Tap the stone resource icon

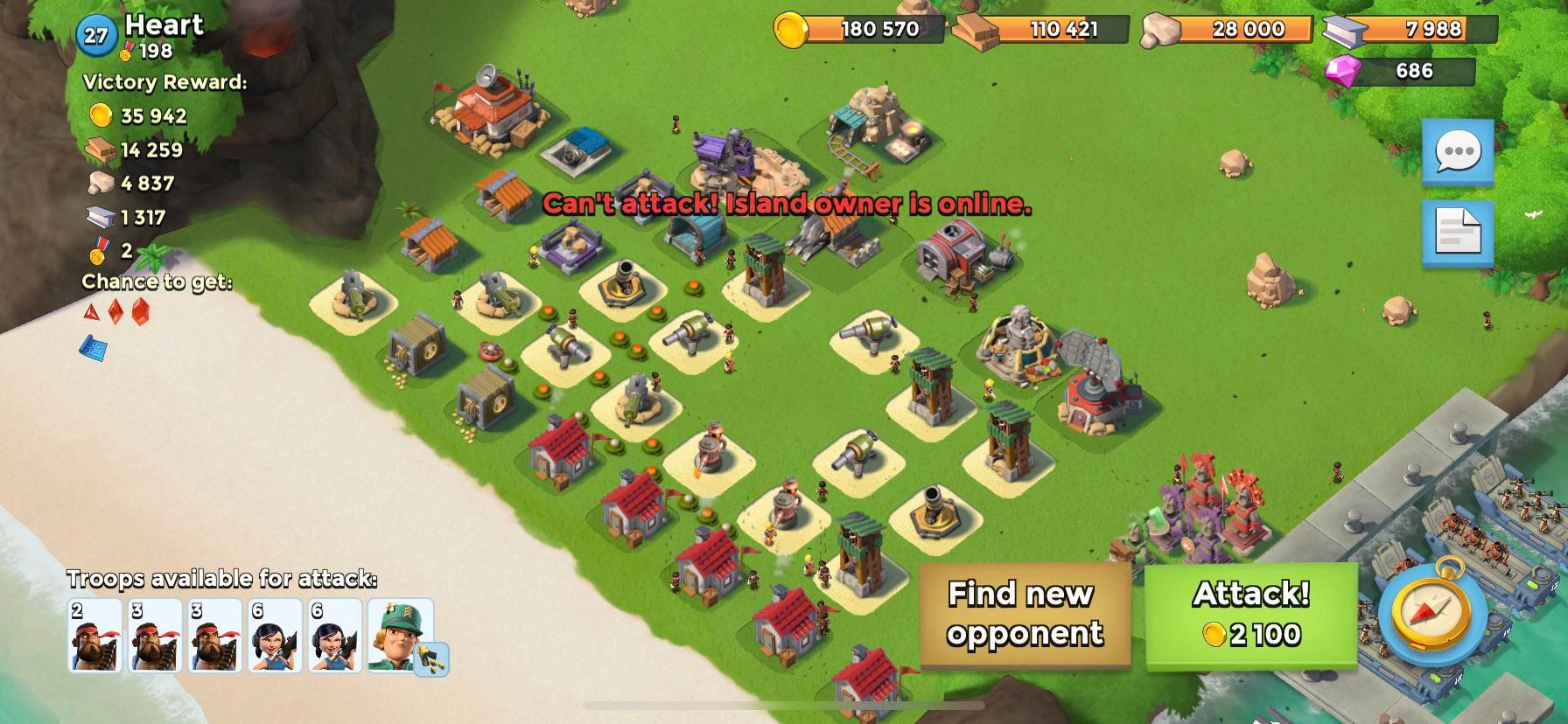coord(1160,31)
